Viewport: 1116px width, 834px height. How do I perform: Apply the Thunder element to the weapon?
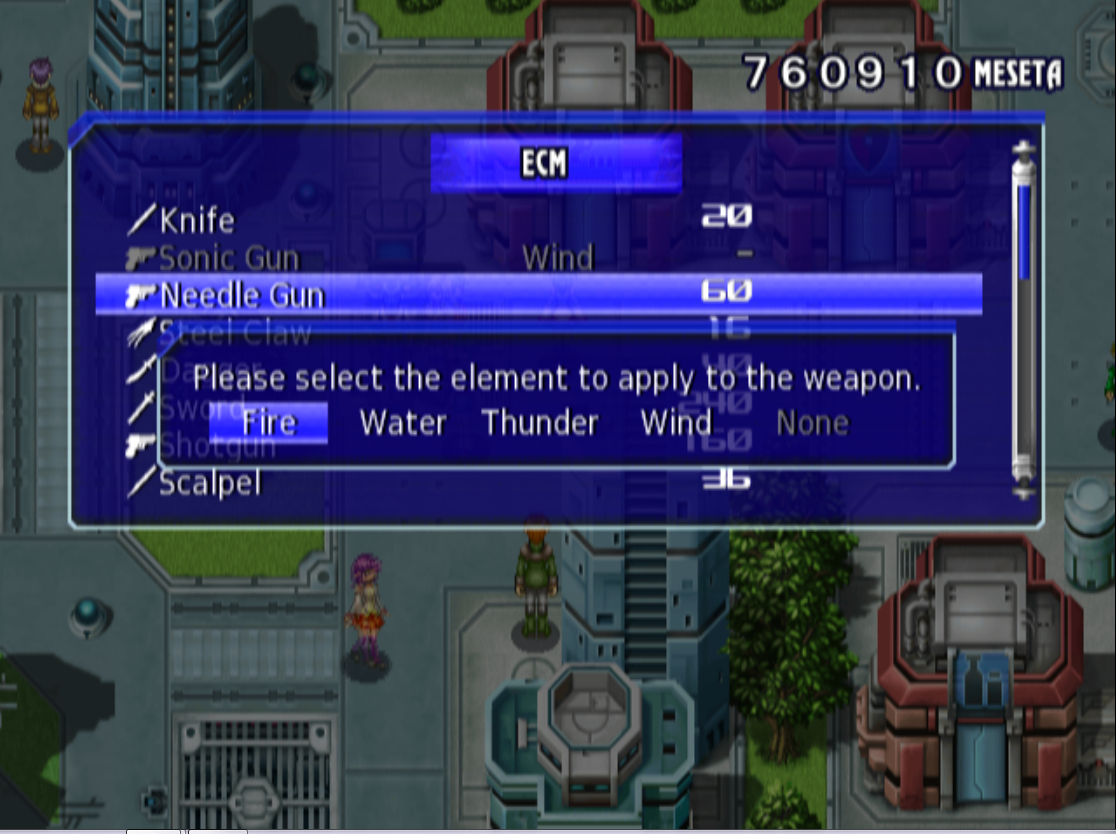(x=540, y=423)
